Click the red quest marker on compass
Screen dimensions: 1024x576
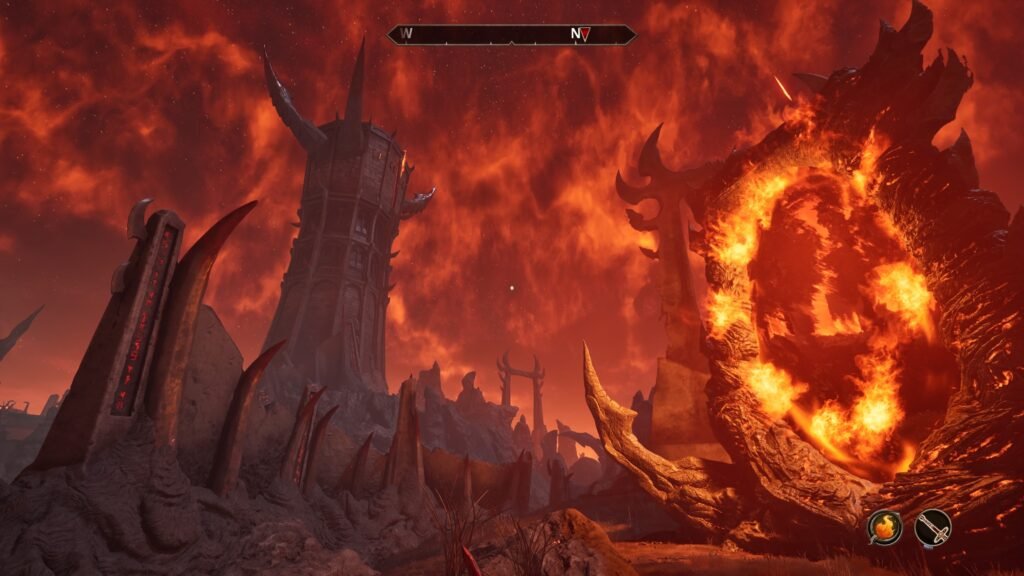point(587,34)
